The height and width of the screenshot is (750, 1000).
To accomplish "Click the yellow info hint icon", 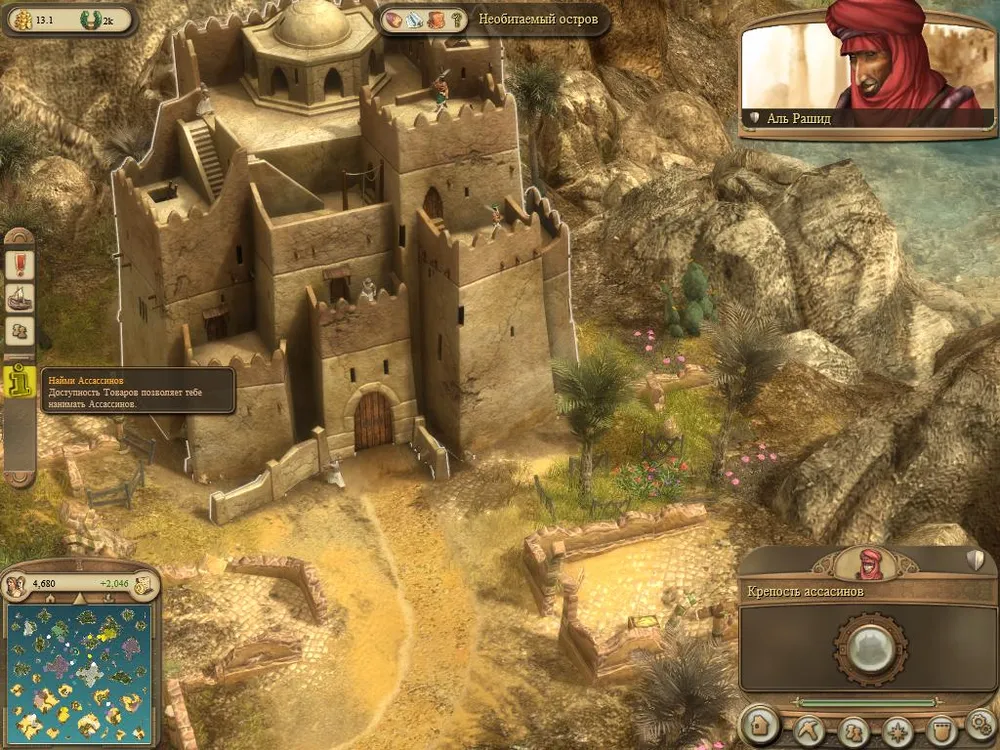I will click(19, 382).
